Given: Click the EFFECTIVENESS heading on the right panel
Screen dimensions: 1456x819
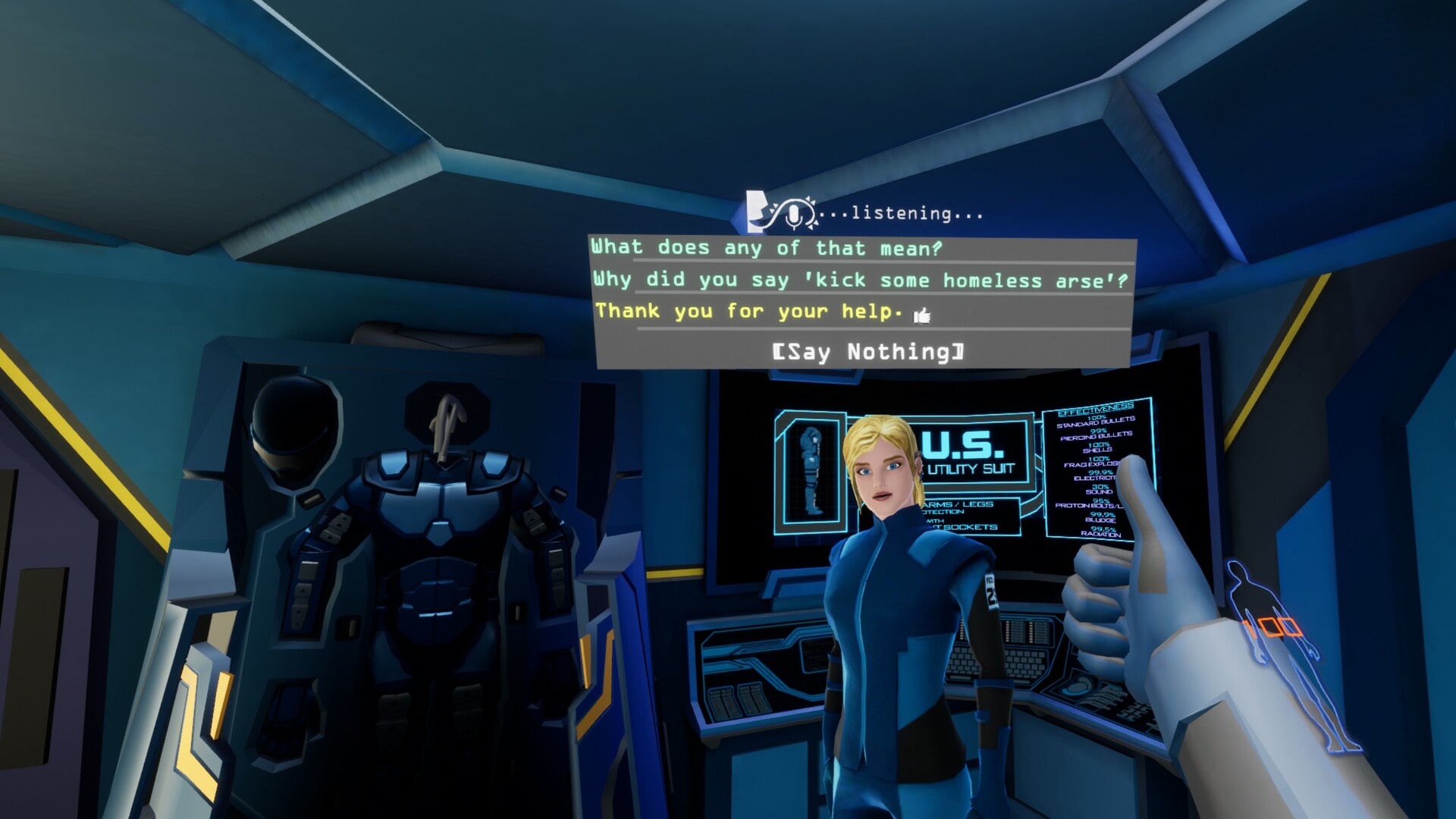Looking at the screenshot, I should pos(1097,406).
